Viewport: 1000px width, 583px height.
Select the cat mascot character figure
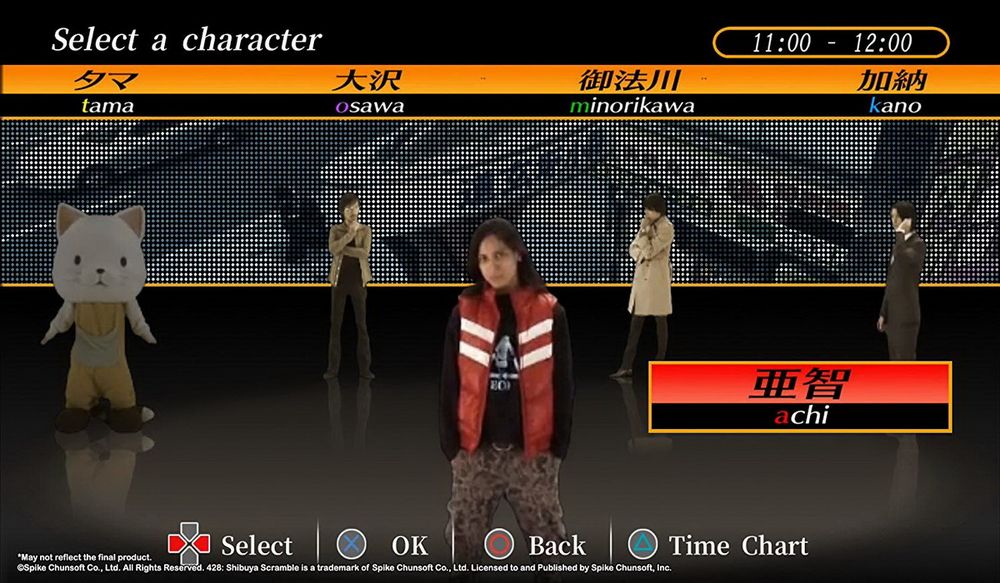pyautogui.click(x=98, y=312)
